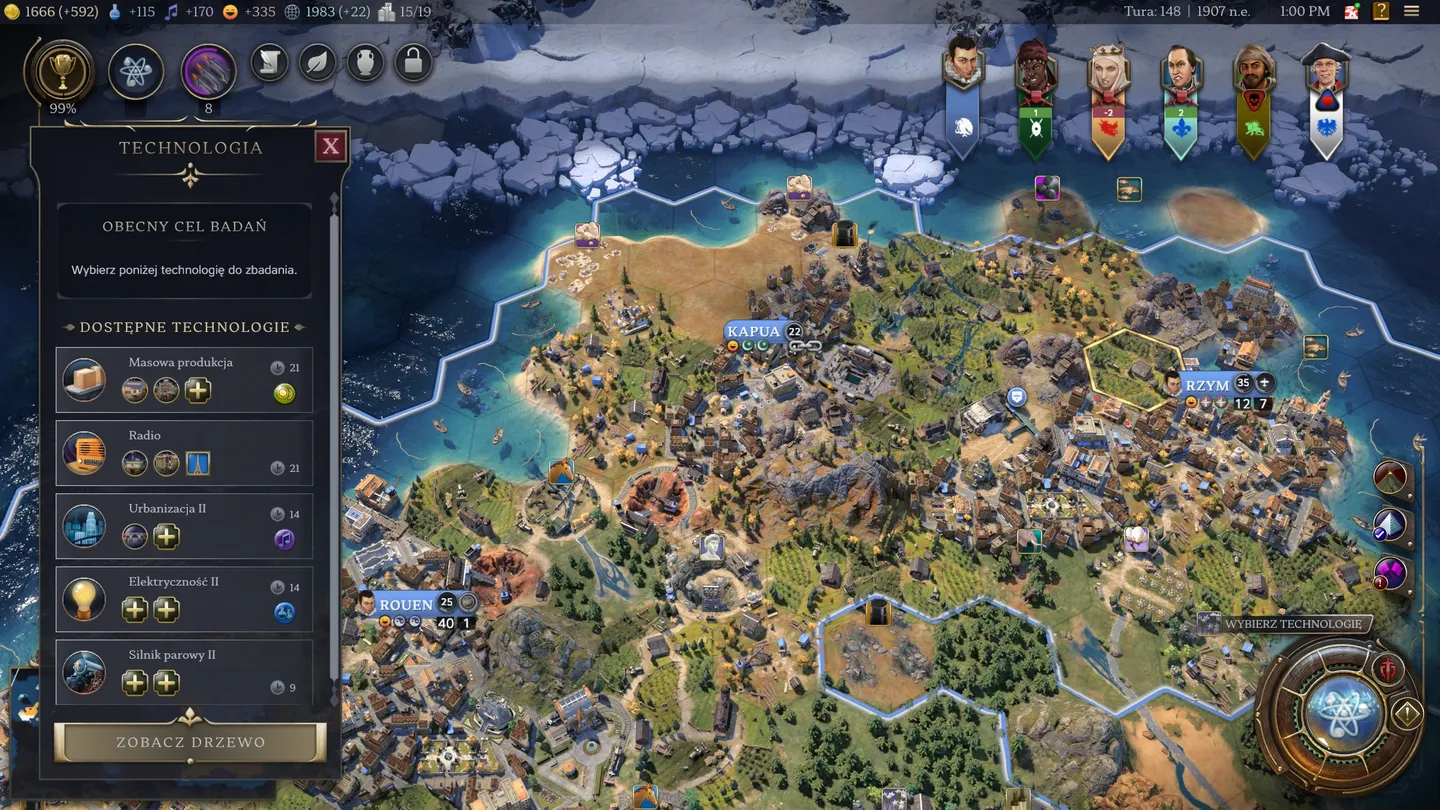Open the scroll icon panel
The width and height of the screenshot is (1440, 810).
click(x=269, y=63)
